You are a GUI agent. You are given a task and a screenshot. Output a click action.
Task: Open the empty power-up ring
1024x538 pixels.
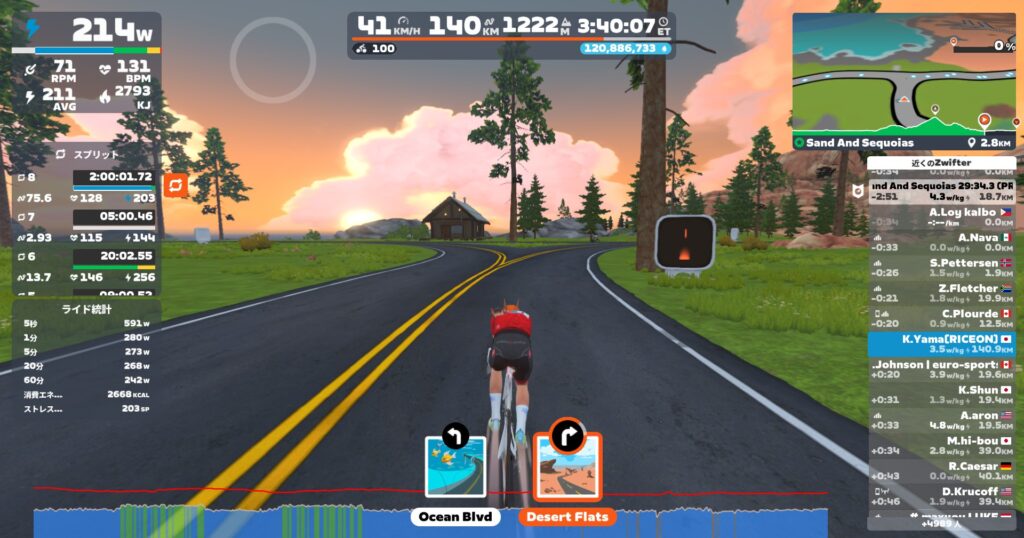272,59
